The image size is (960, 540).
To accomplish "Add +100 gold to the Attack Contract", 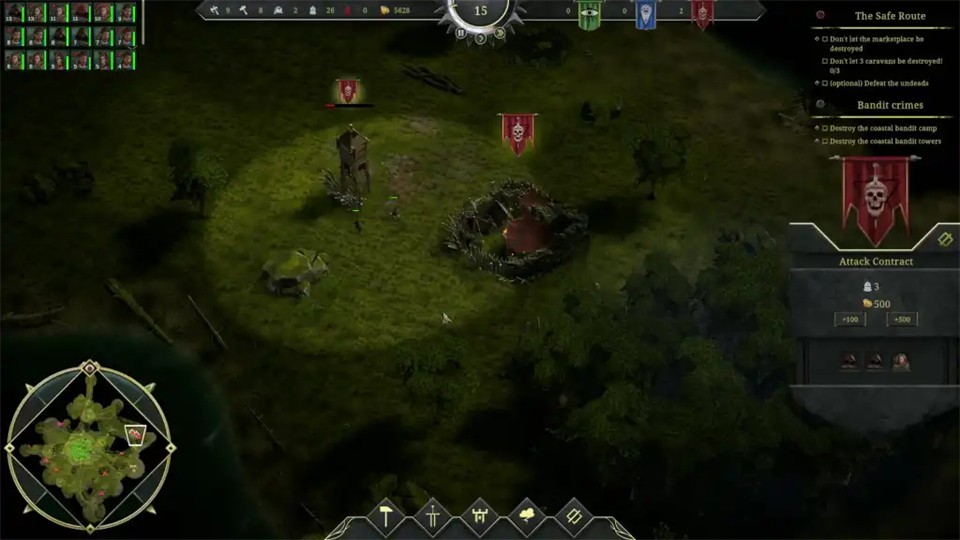I will click(x=850, y=320).
